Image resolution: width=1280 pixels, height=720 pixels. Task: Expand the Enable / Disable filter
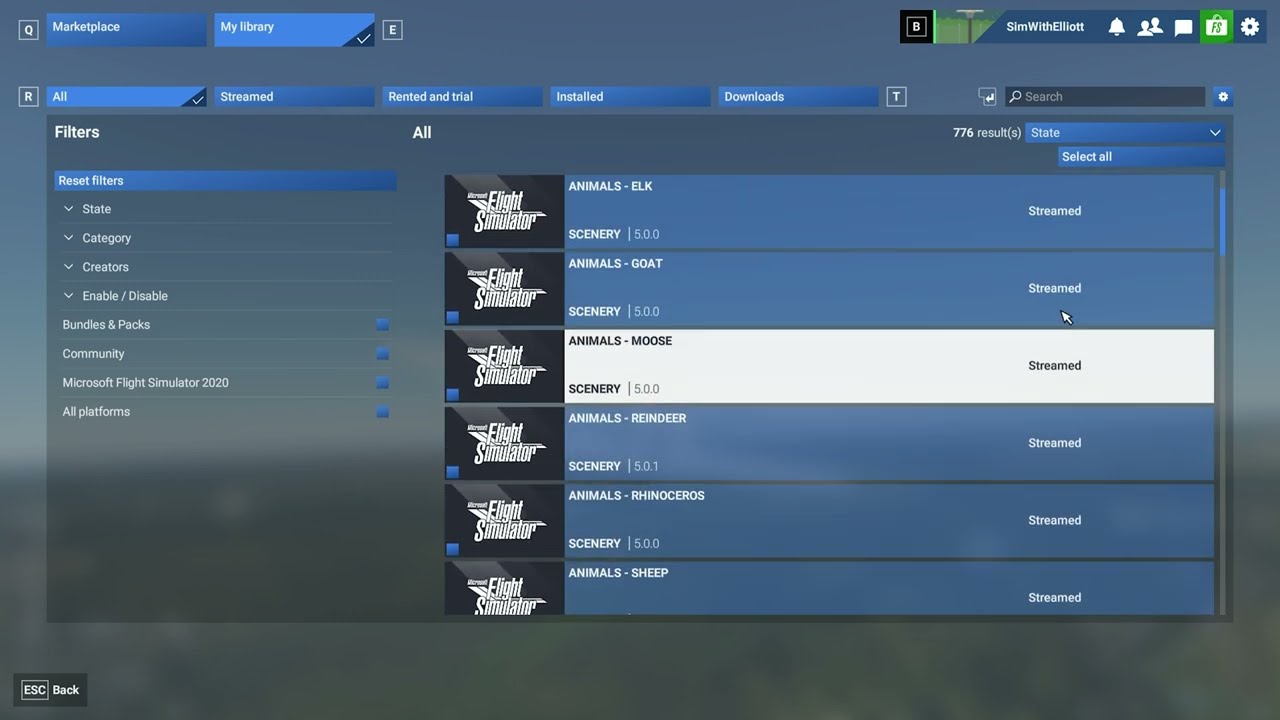[124, 296]
